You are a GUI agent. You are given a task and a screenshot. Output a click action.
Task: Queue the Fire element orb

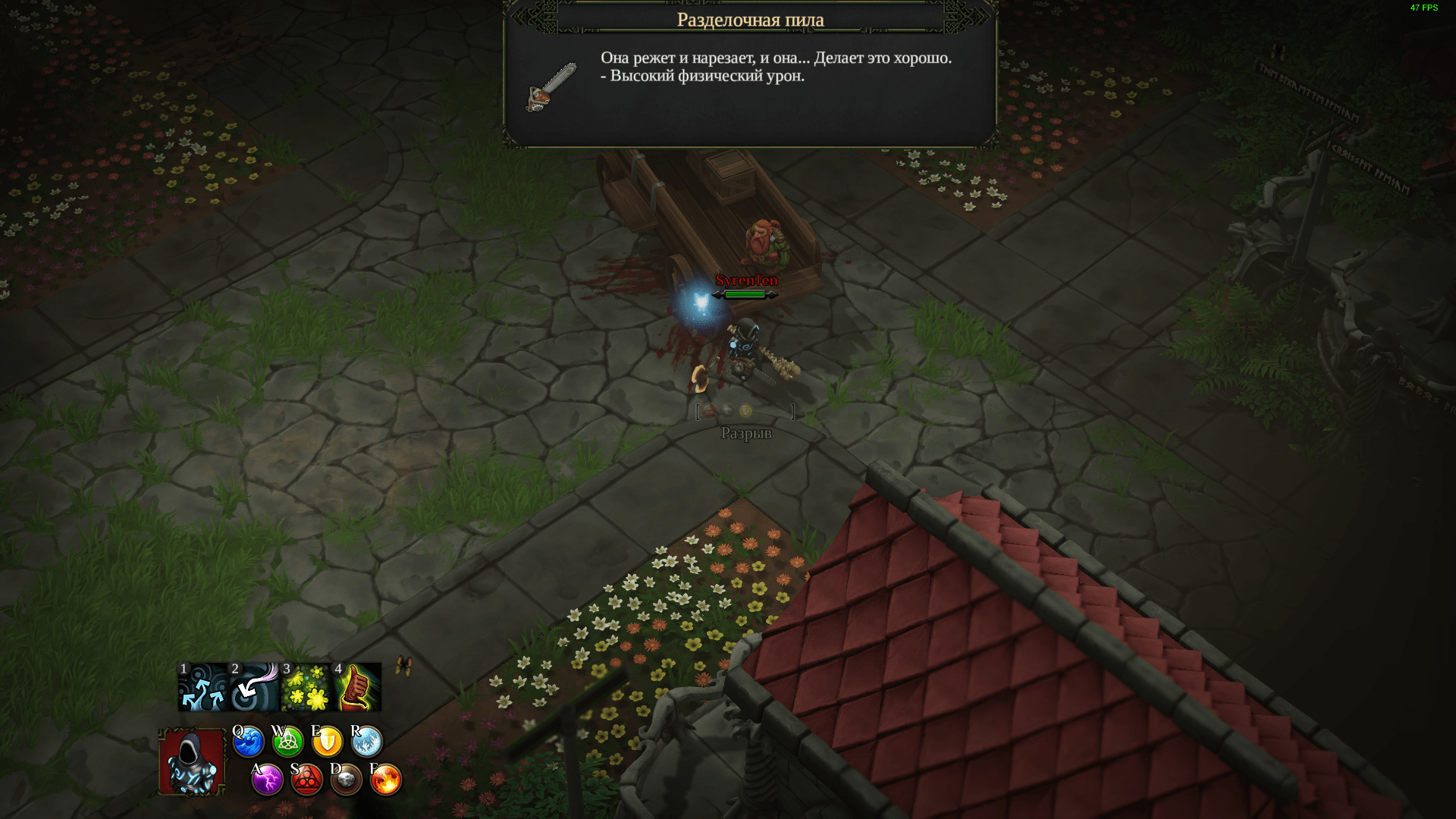coord(386,780)
